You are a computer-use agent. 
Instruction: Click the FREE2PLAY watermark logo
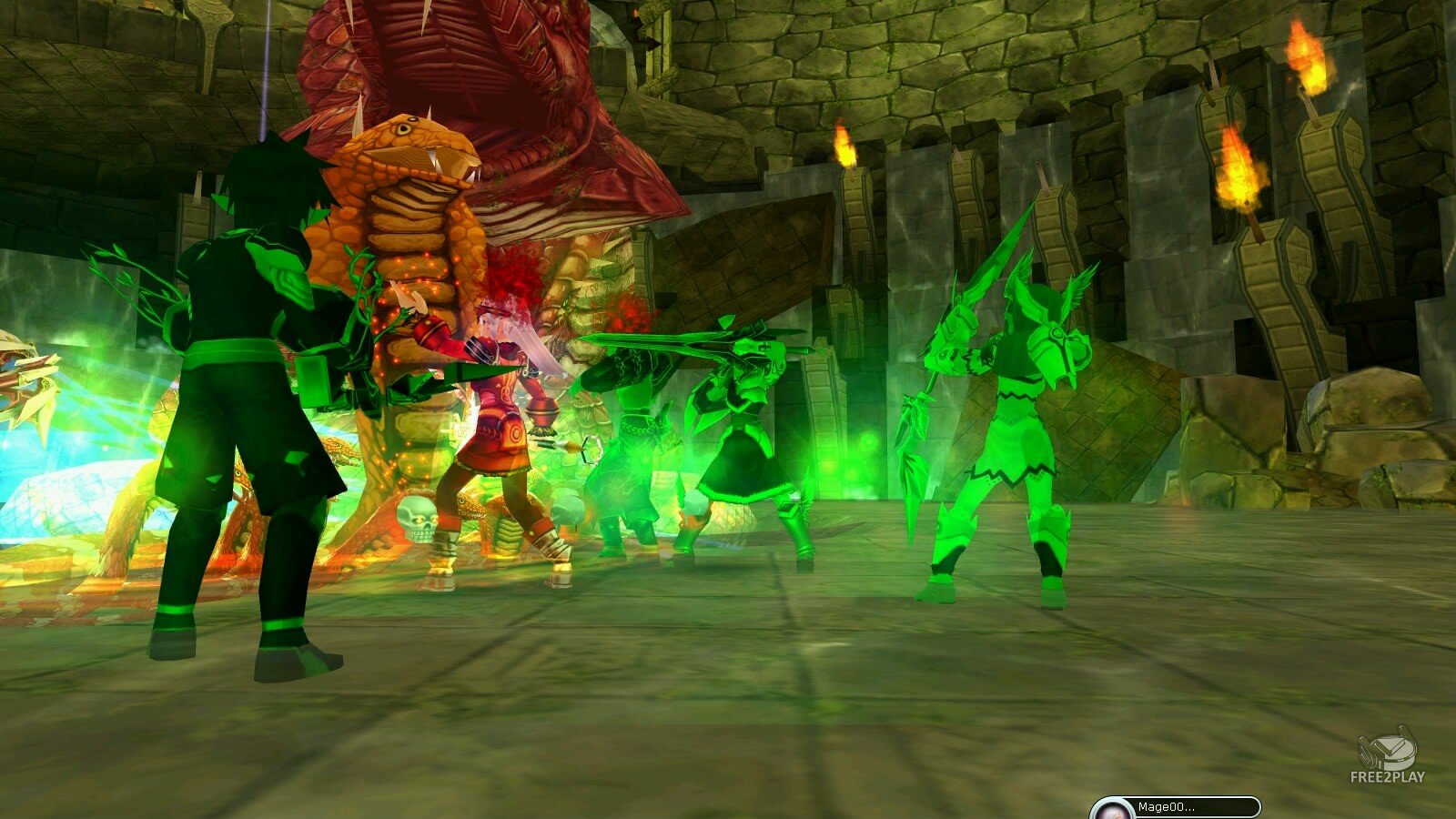tap(1388, 755)
